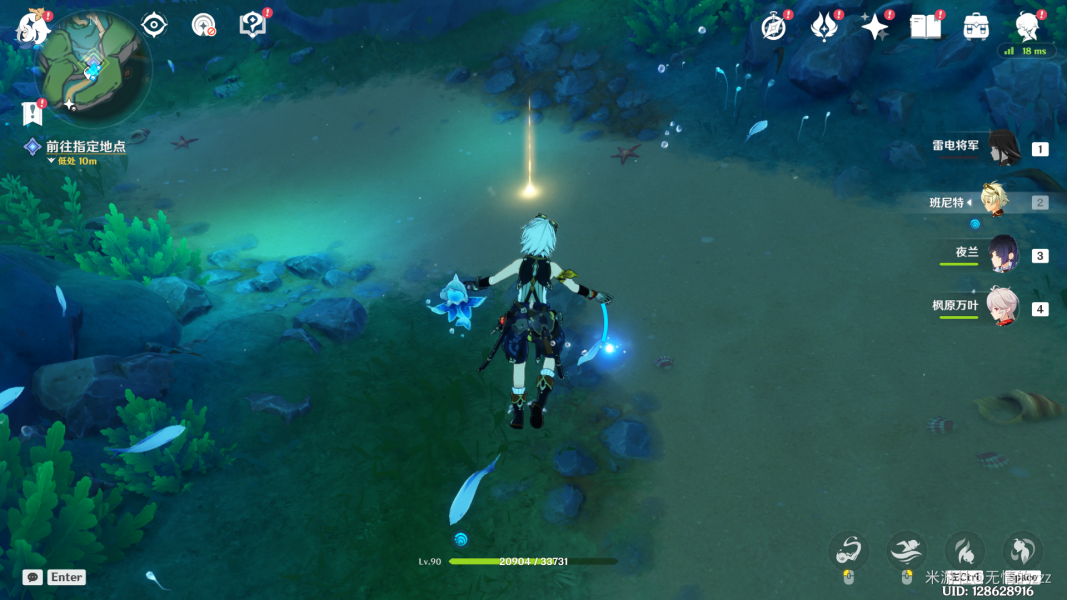Open the Wish four-point star icon
Viewport: 1067px width, 600px height.
click(875, 27)
